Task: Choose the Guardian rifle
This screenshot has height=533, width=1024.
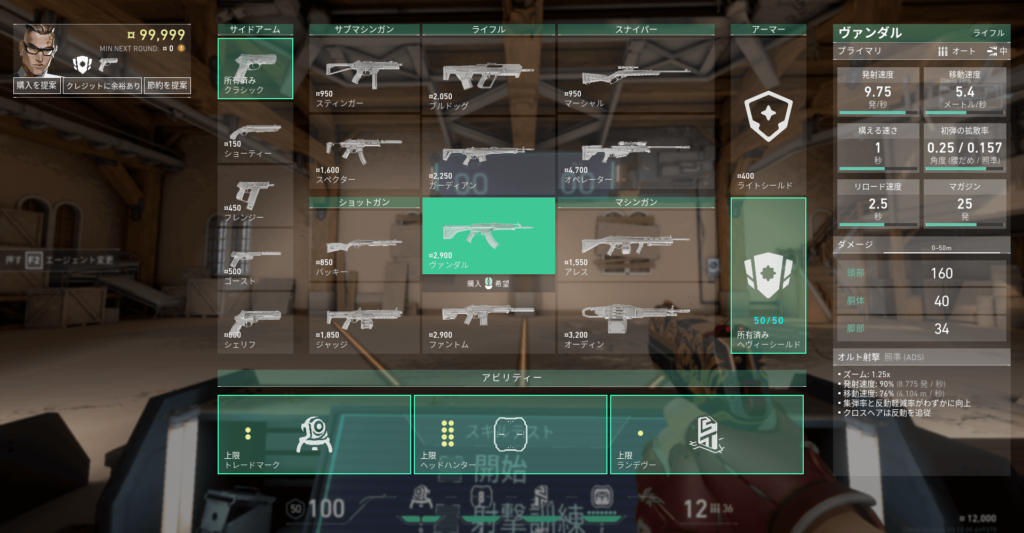Action: [488, 155]
